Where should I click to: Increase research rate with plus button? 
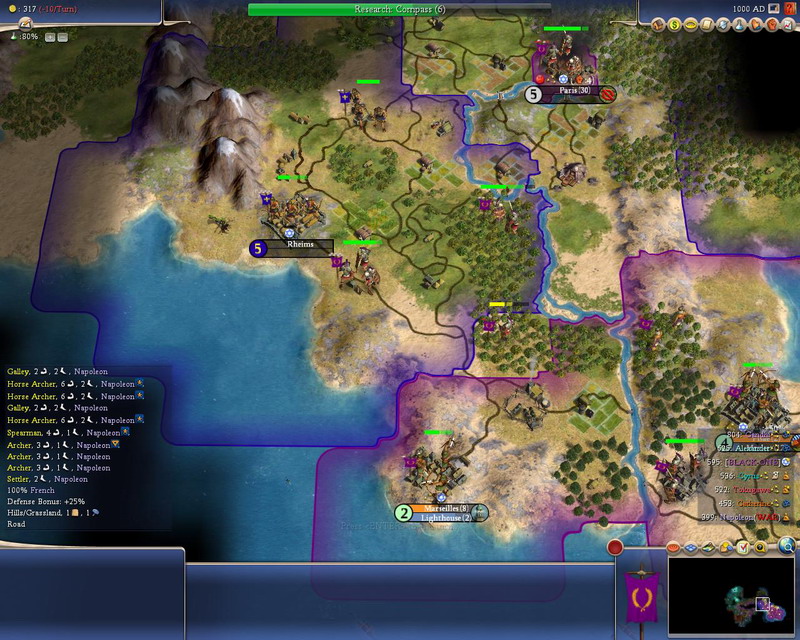49,36
